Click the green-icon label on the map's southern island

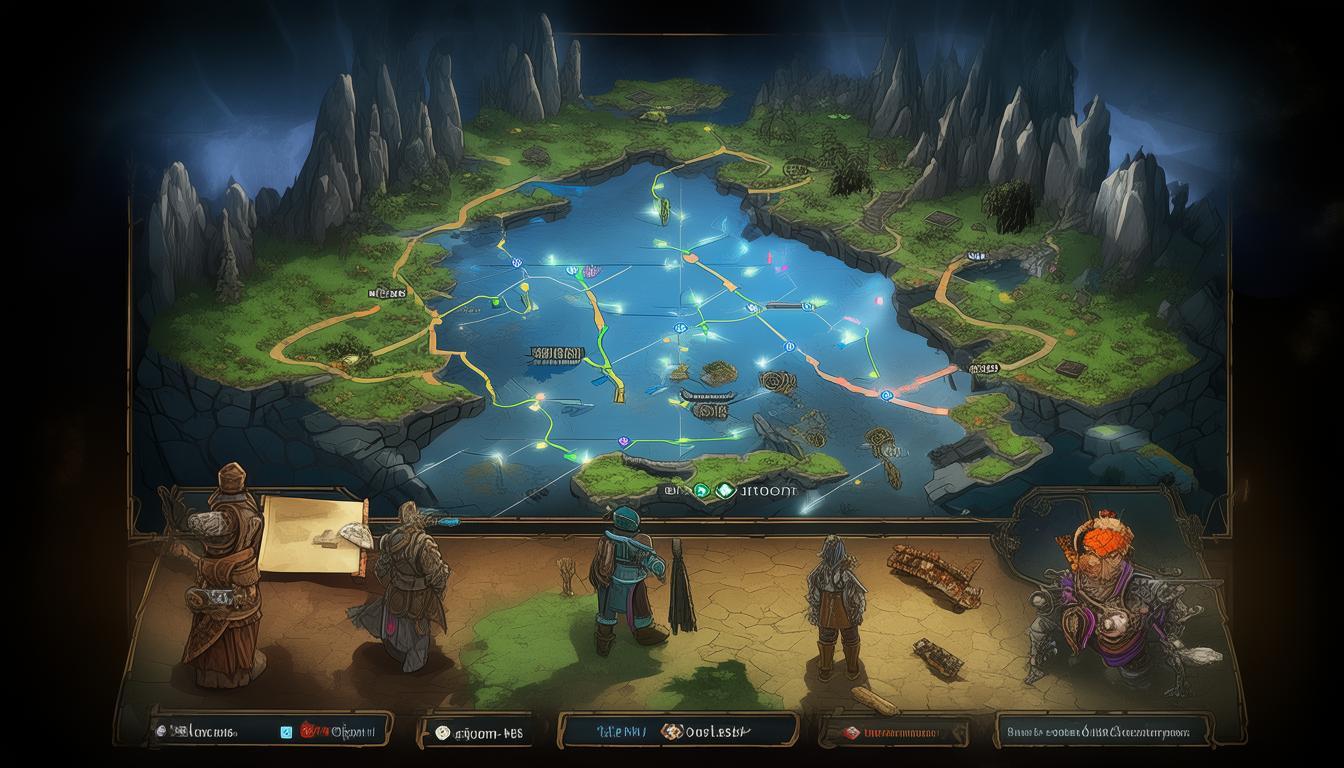point(729,491)
